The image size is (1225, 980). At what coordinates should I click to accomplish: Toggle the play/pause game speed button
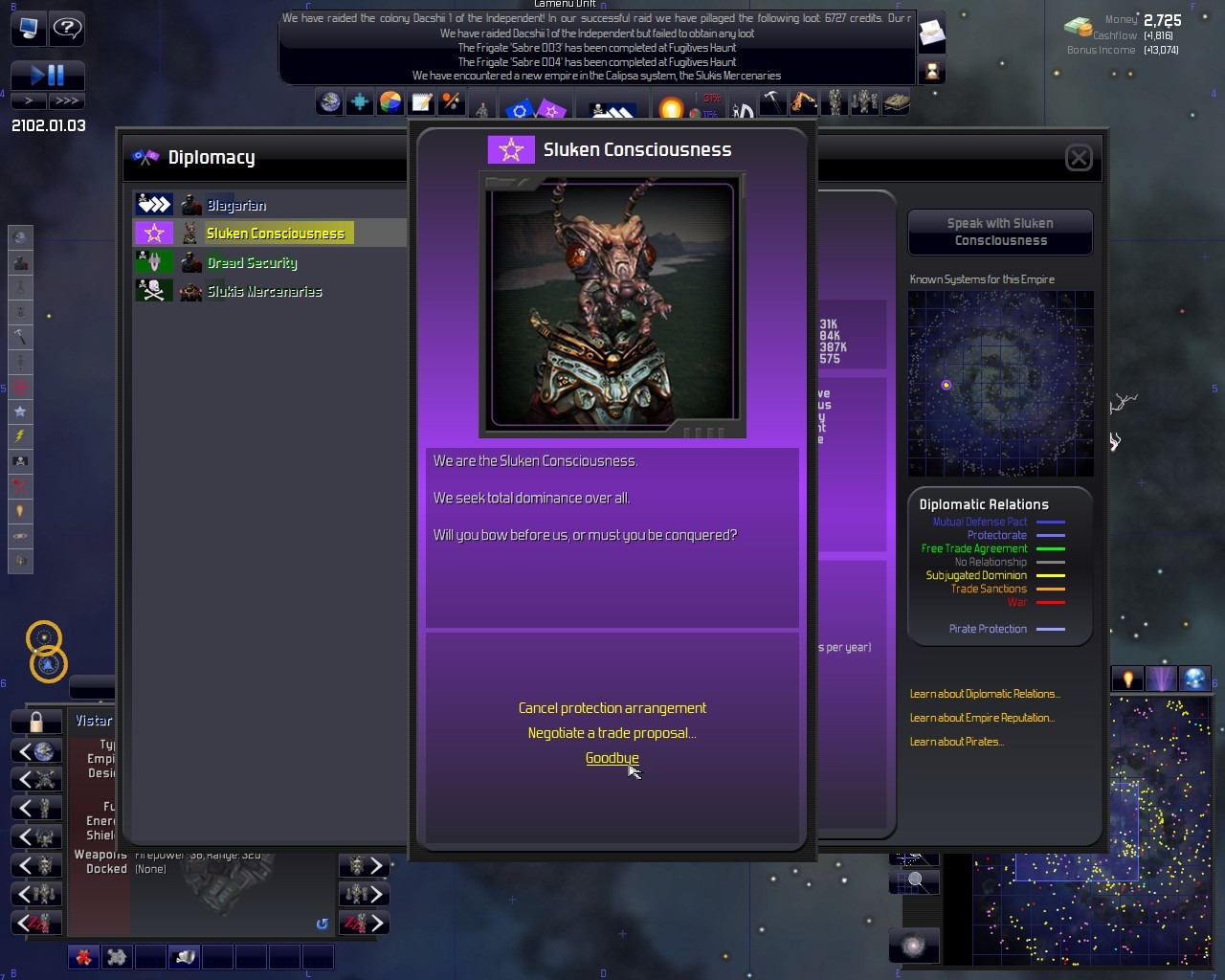click(47, 75)
